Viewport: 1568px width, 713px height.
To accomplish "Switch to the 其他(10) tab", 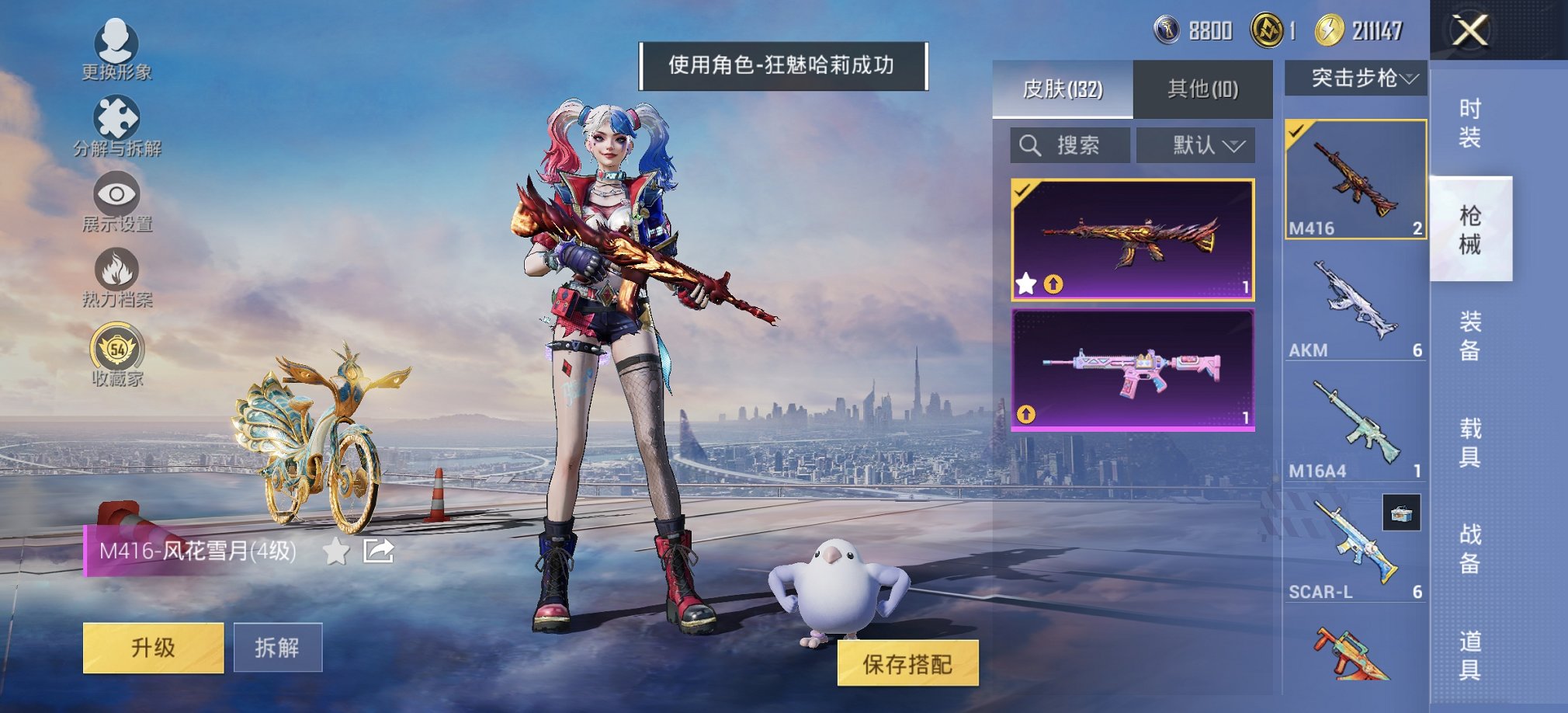I will [x=1202, y=89].
